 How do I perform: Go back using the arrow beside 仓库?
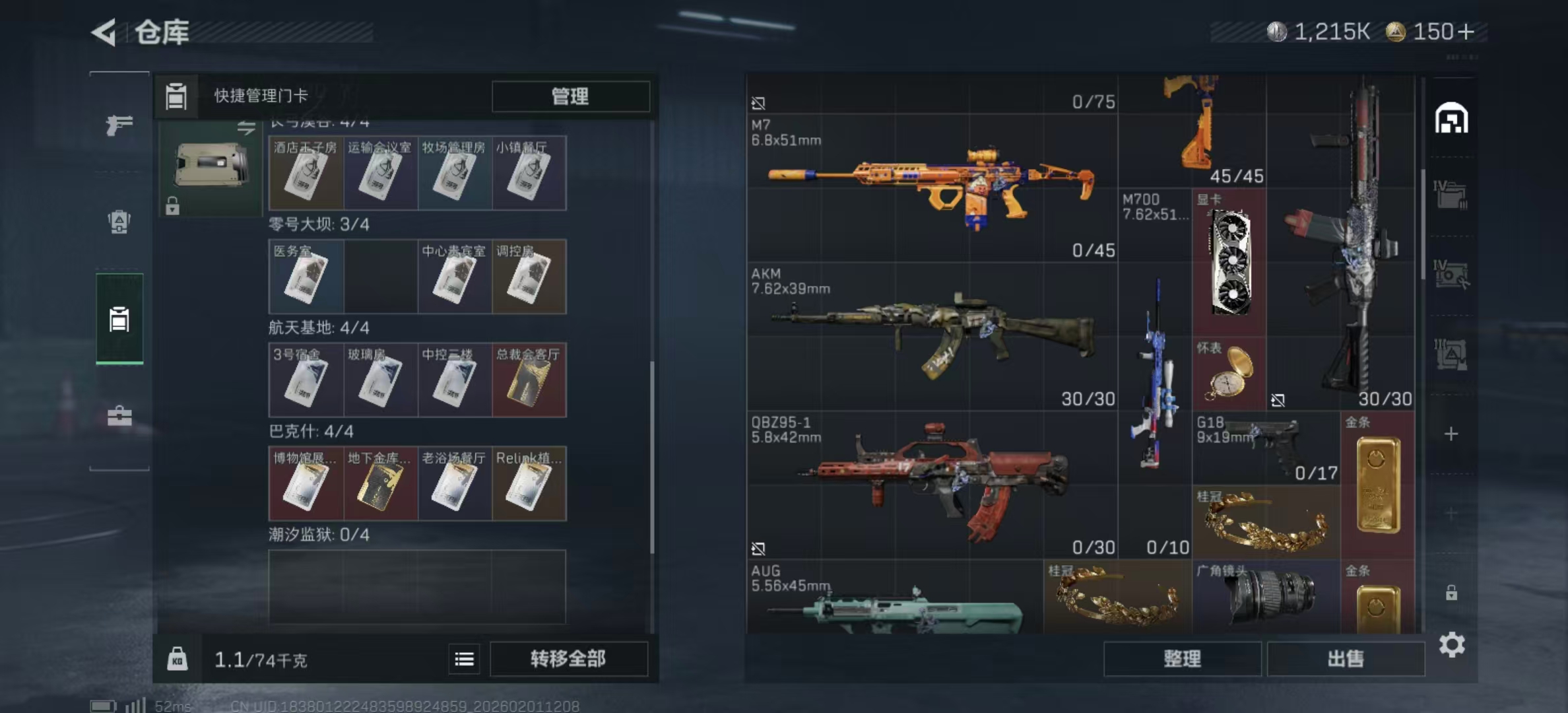pos(104,32)
